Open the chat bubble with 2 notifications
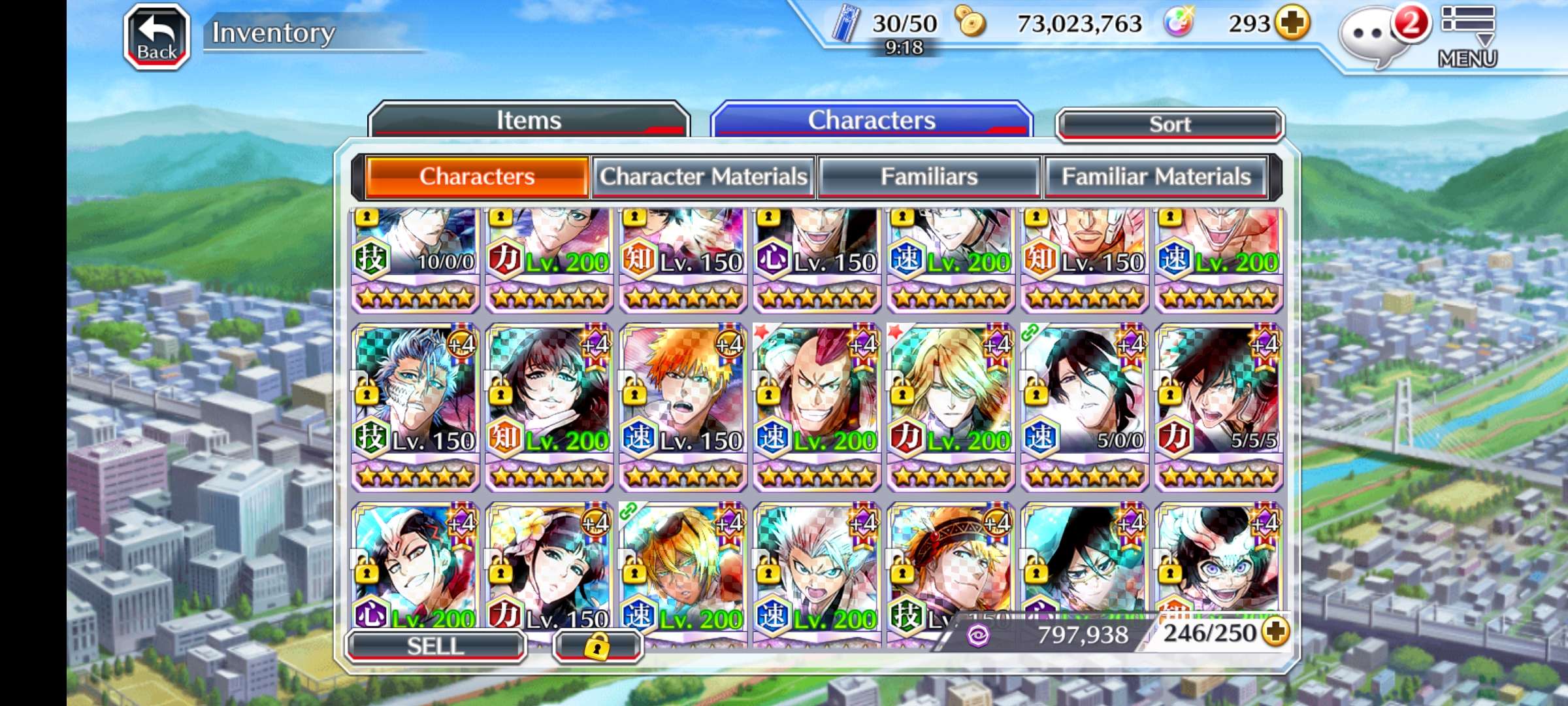The image size is (1568, 706). pos(1371,36)
